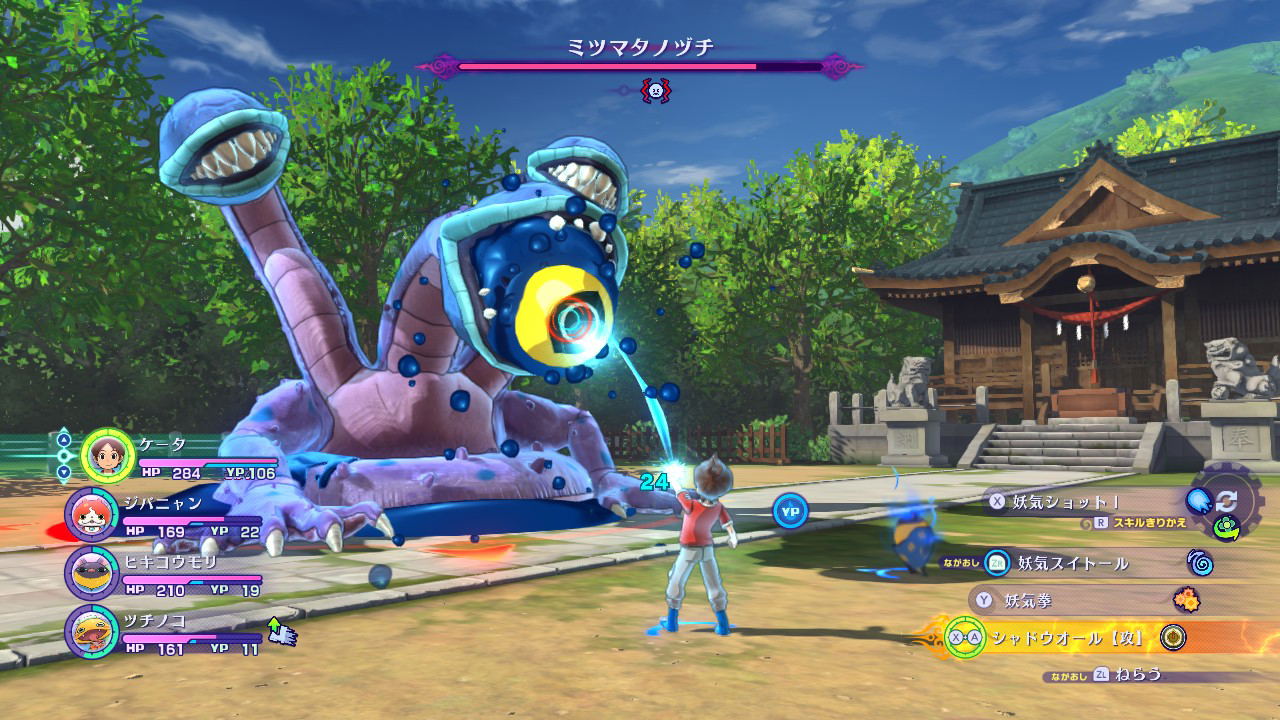Use the 妖気拳 punch skill
Viewport: 1280px width, 720px height.
[x=1029, y=600]
